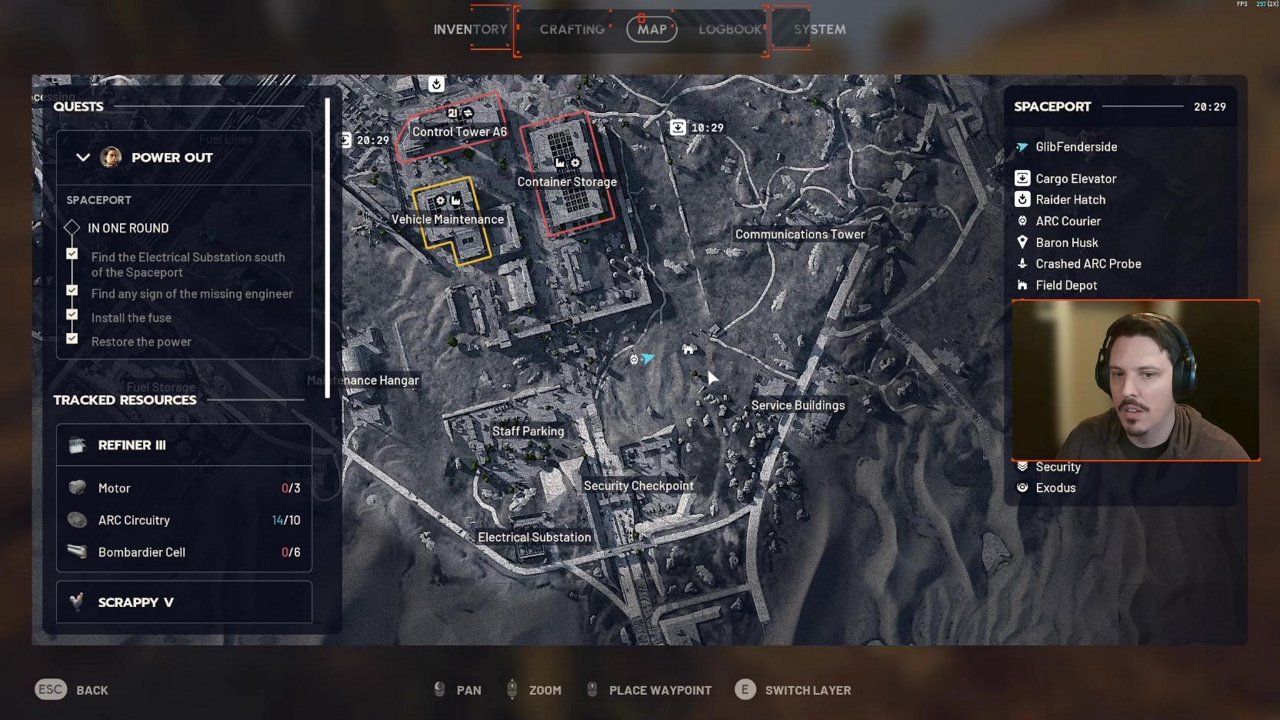Select Raider Hatch legend entry
The height and width of the screenshot is (720, 1280).
coord(1070,200)
